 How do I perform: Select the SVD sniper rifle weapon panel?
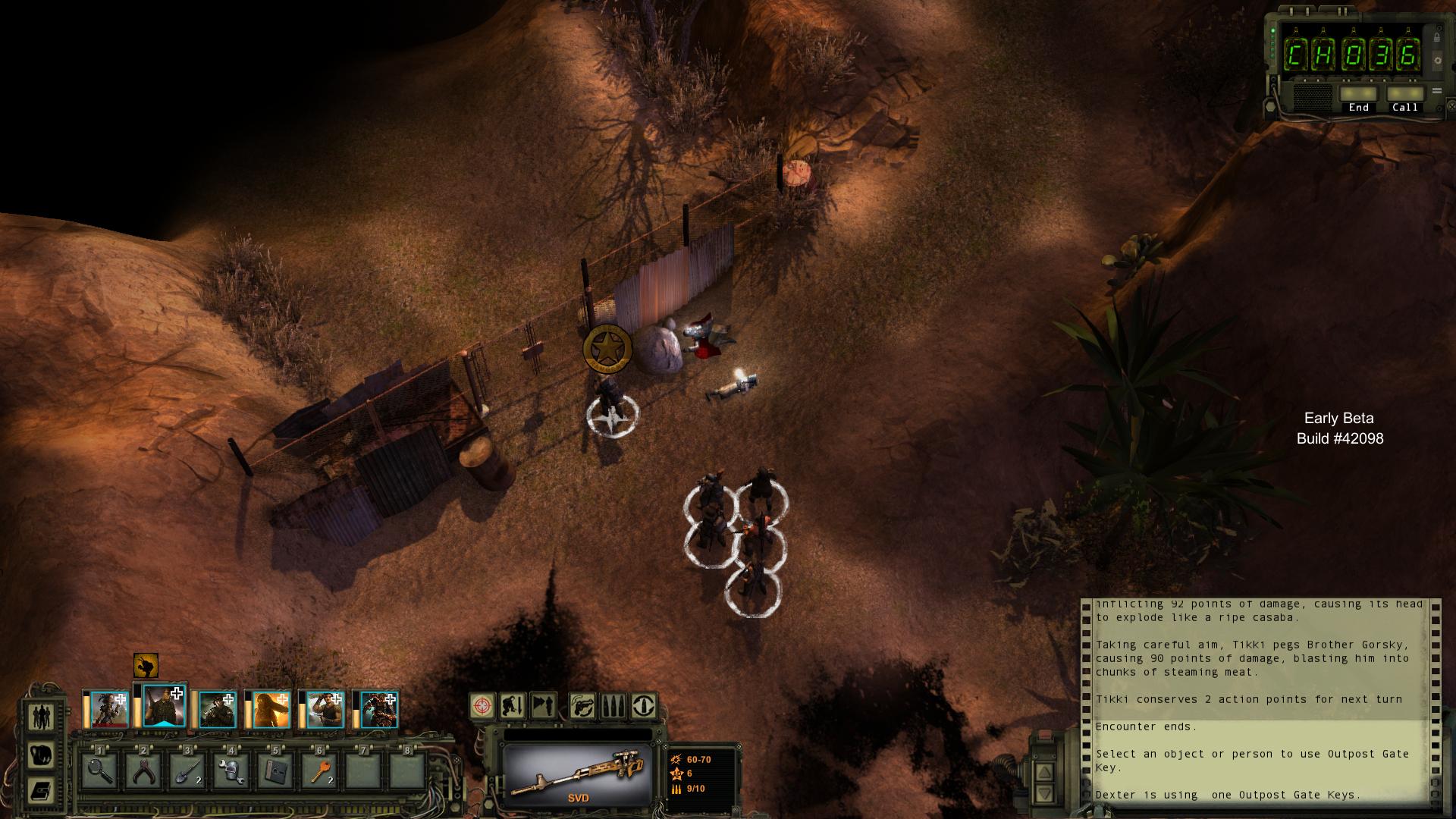pyautogui.click(x=578, y=773)
